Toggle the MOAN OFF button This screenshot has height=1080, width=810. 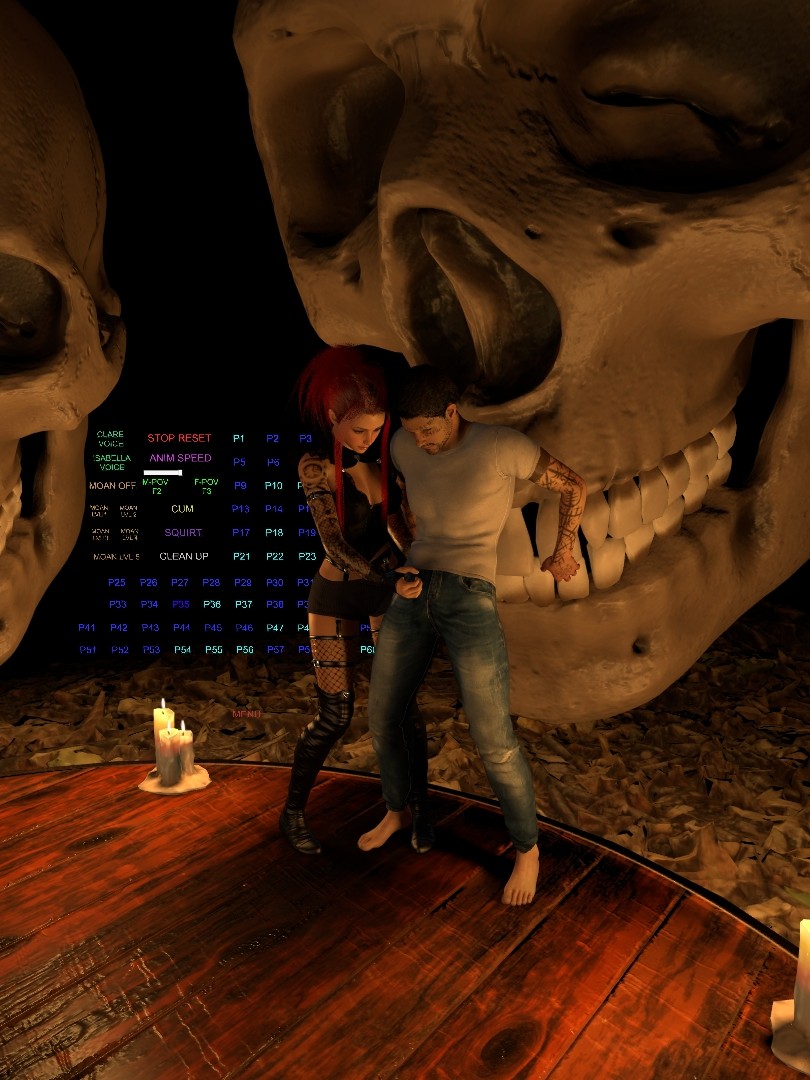coord(112,486)
